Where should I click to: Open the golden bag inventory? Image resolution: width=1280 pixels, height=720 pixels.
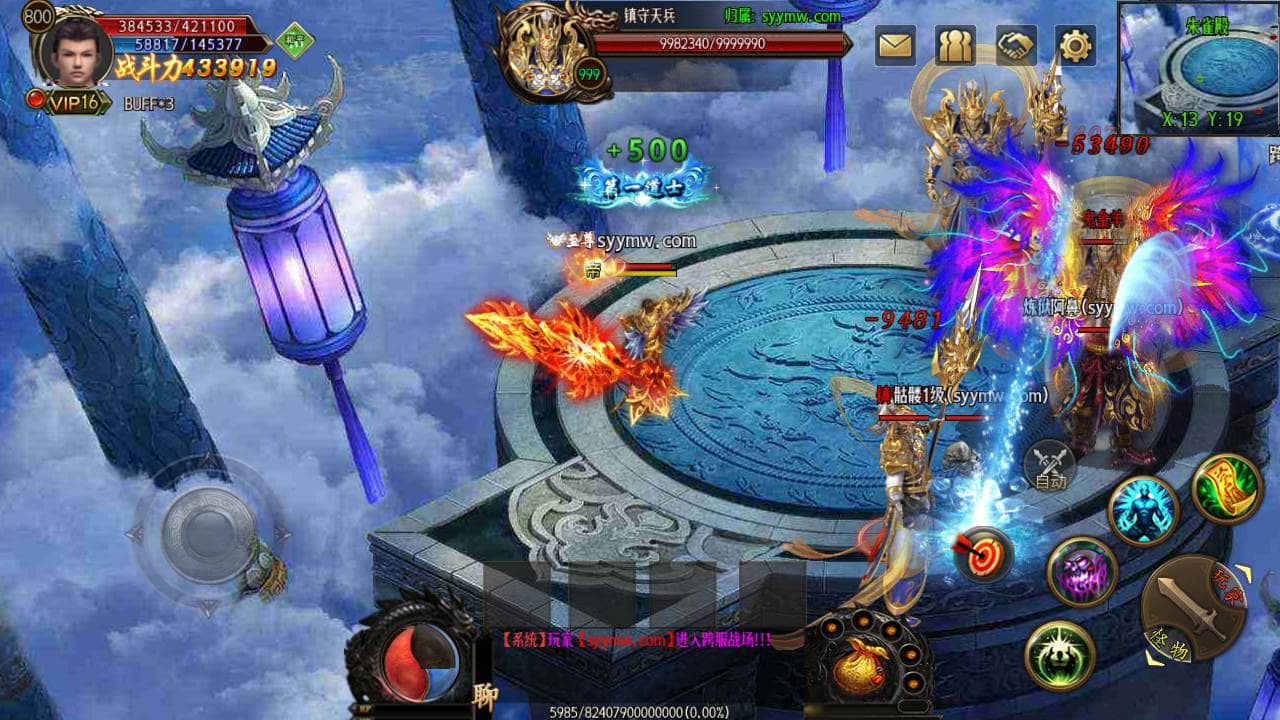point(861,668)
